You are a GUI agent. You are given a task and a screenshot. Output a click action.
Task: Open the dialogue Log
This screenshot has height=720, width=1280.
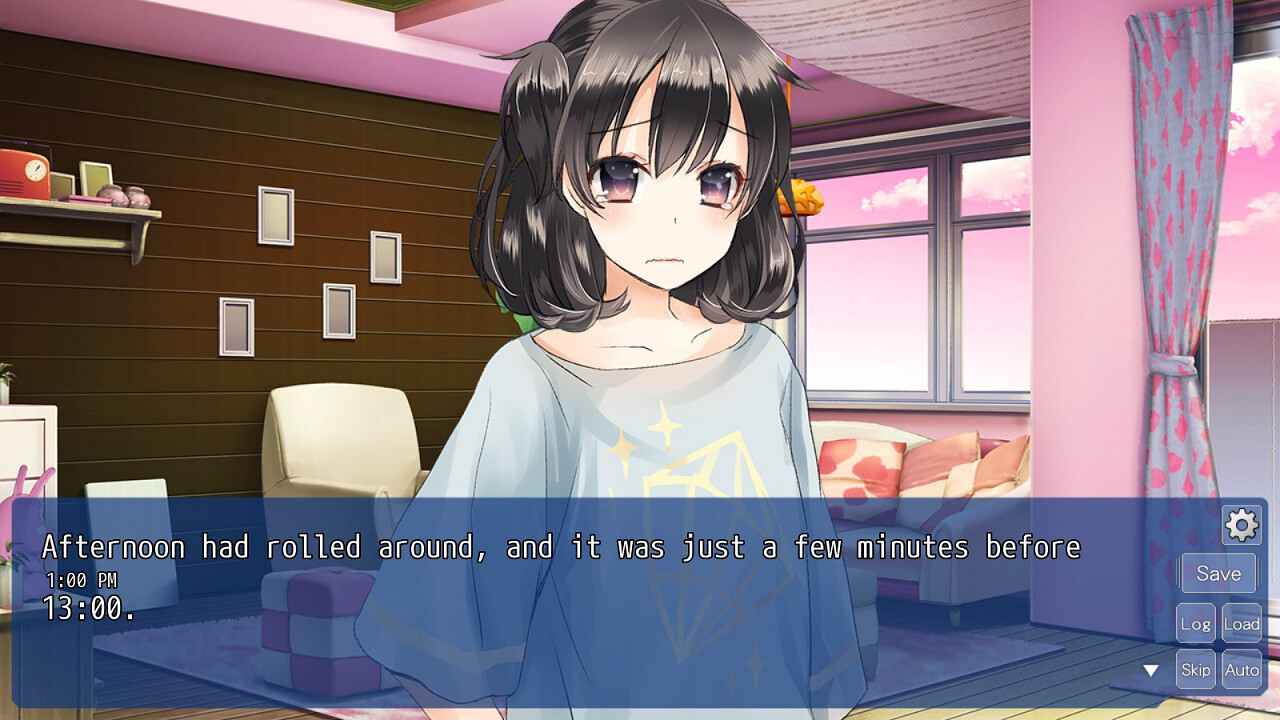pos(1195,623)
